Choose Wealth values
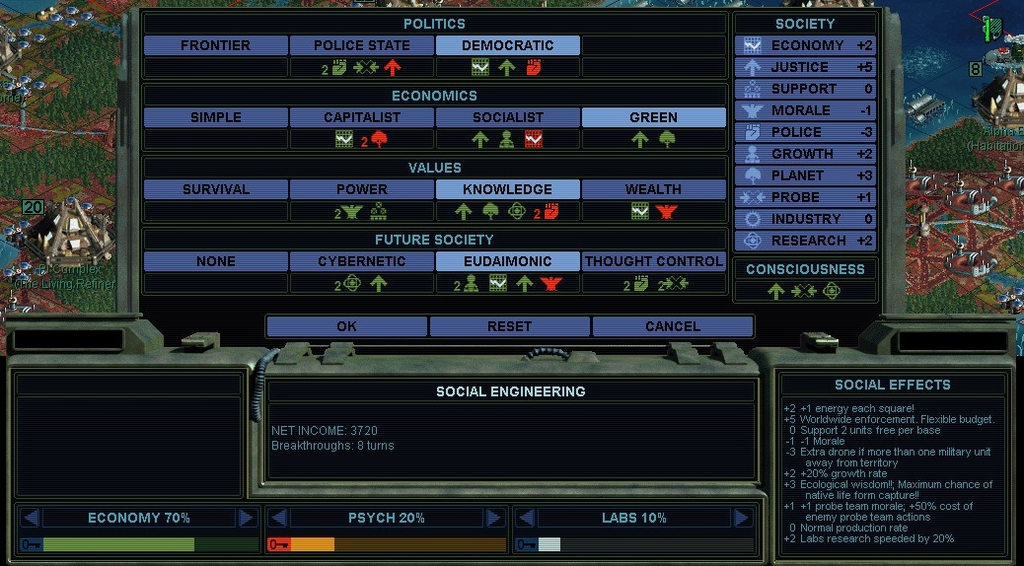1024x566 pixels. (x=653, y=189)
